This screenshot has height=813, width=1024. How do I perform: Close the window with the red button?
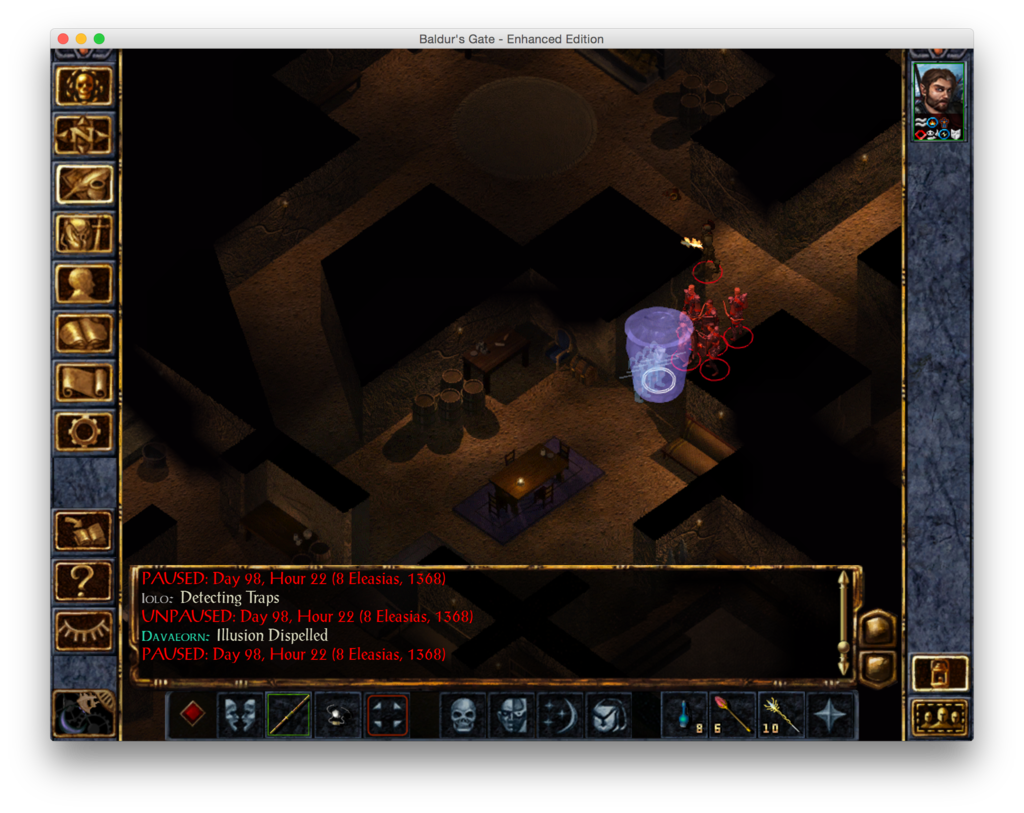63,39
